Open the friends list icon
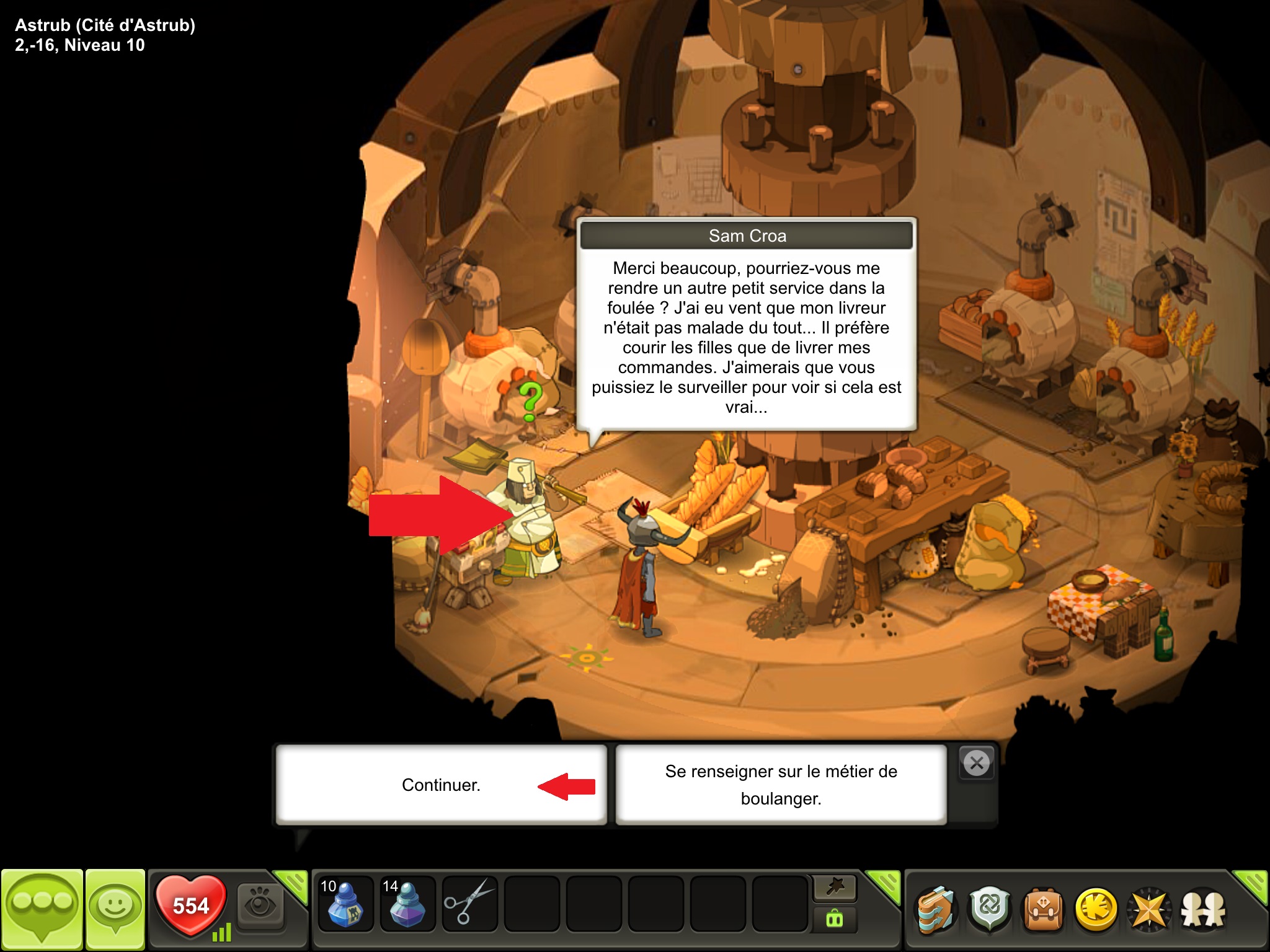This screenshot has height=952, width=1270. 1203,910
